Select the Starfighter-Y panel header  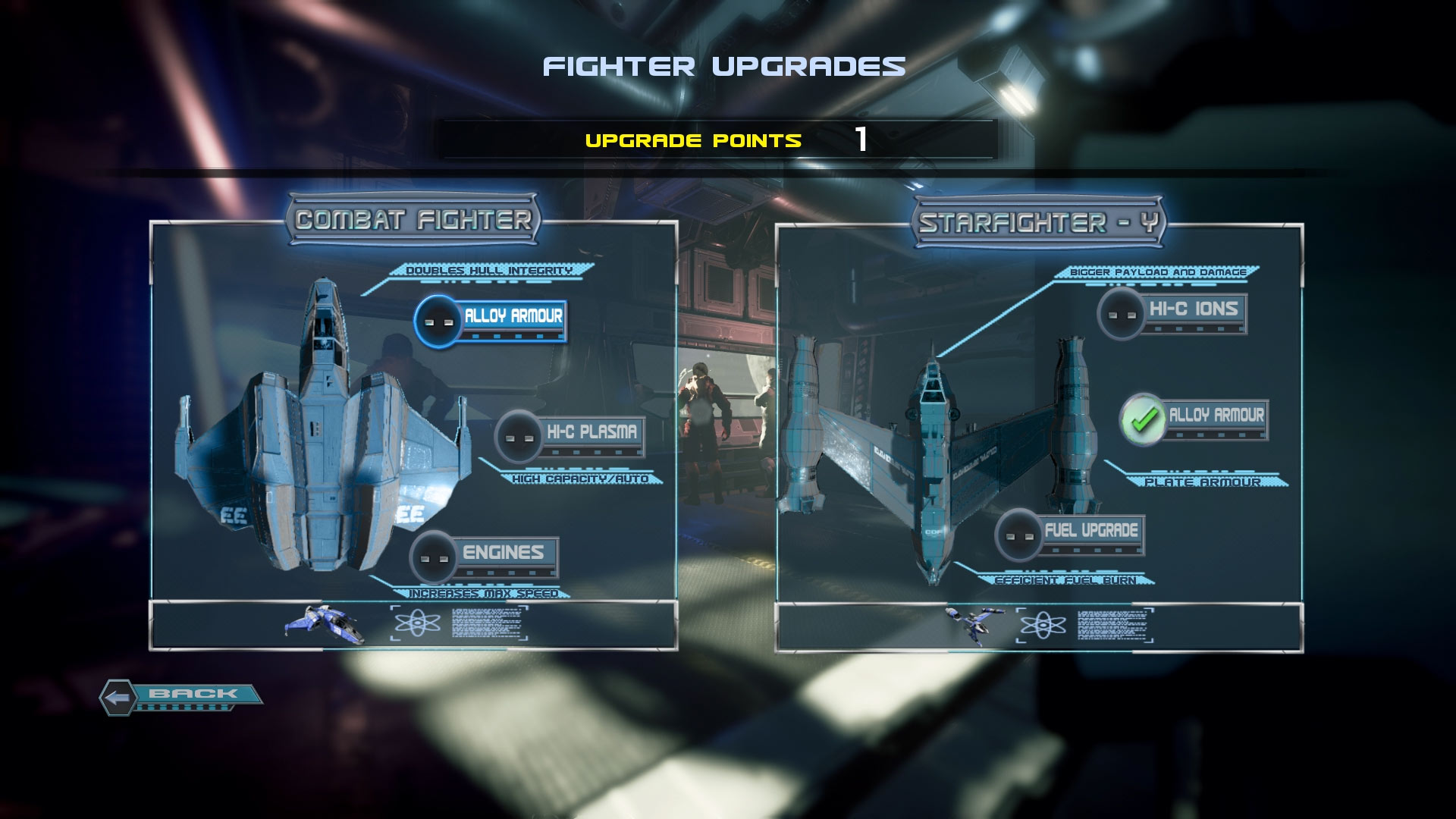click(1039, 220)
